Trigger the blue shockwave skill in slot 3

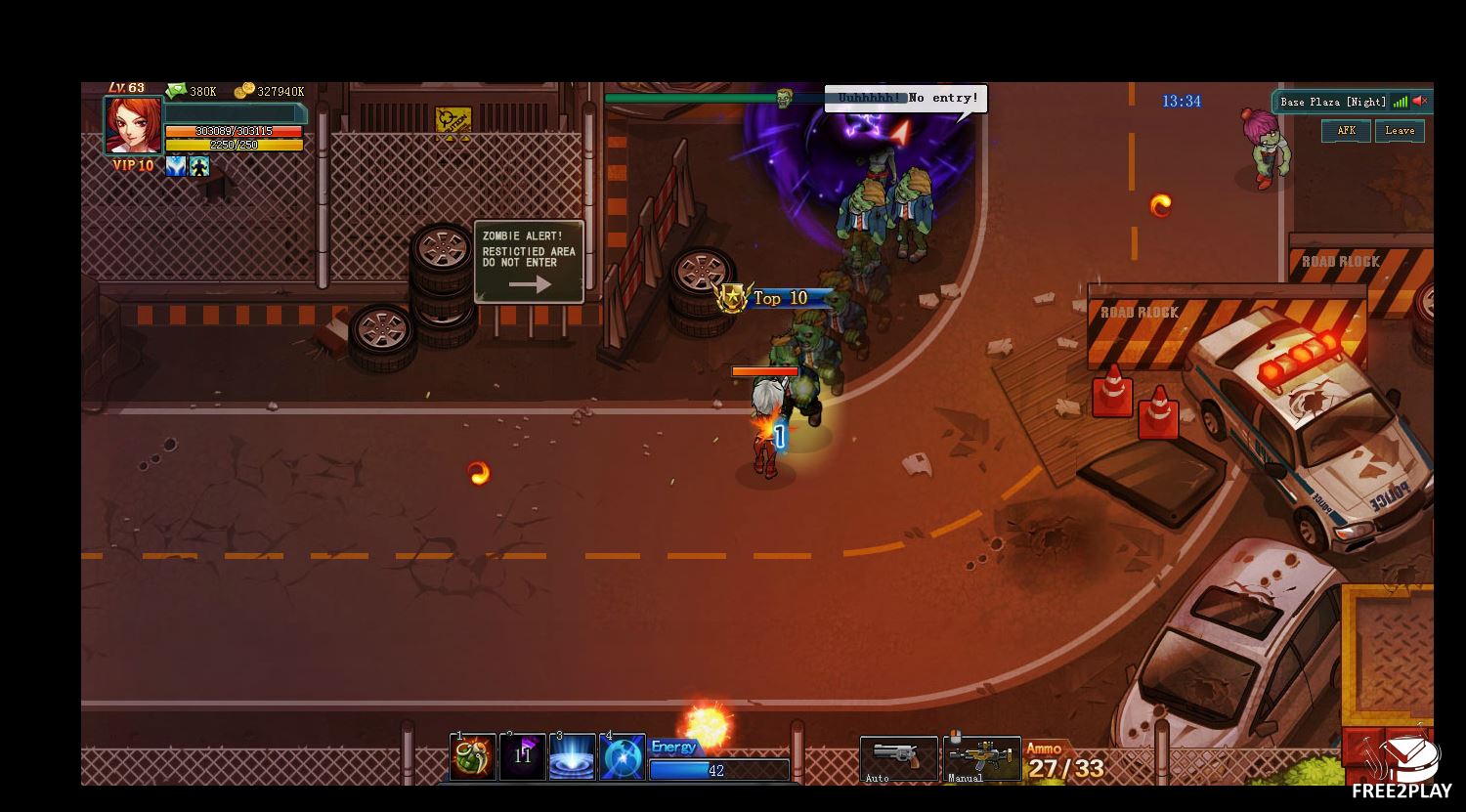[573, 757]
